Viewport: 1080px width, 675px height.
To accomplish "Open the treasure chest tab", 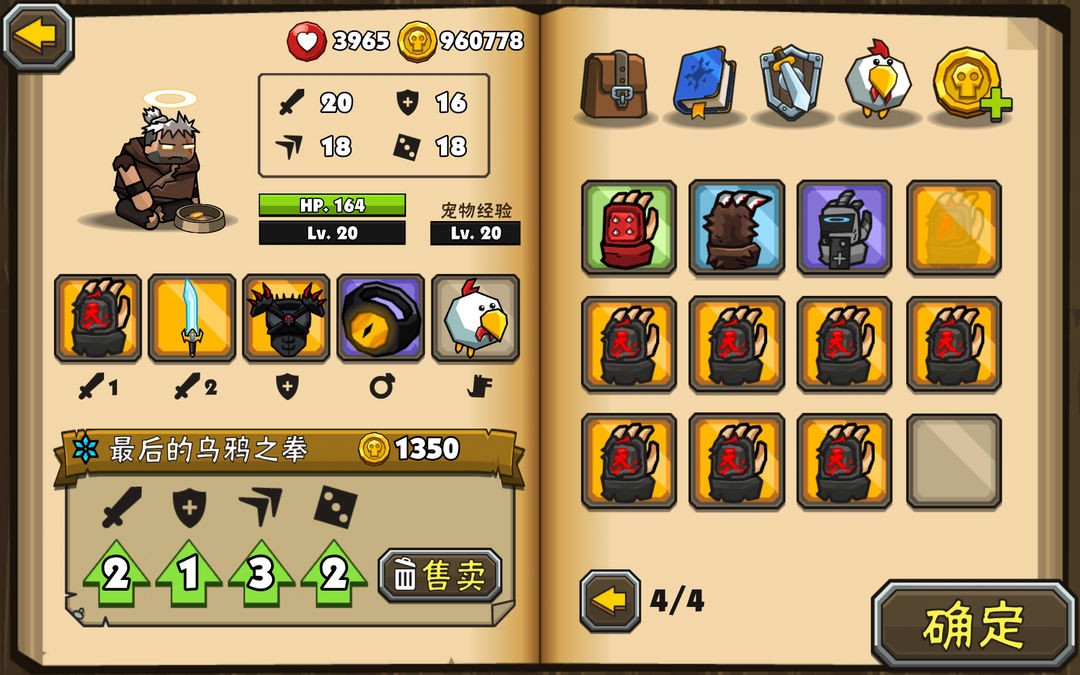I will (615, 83).
